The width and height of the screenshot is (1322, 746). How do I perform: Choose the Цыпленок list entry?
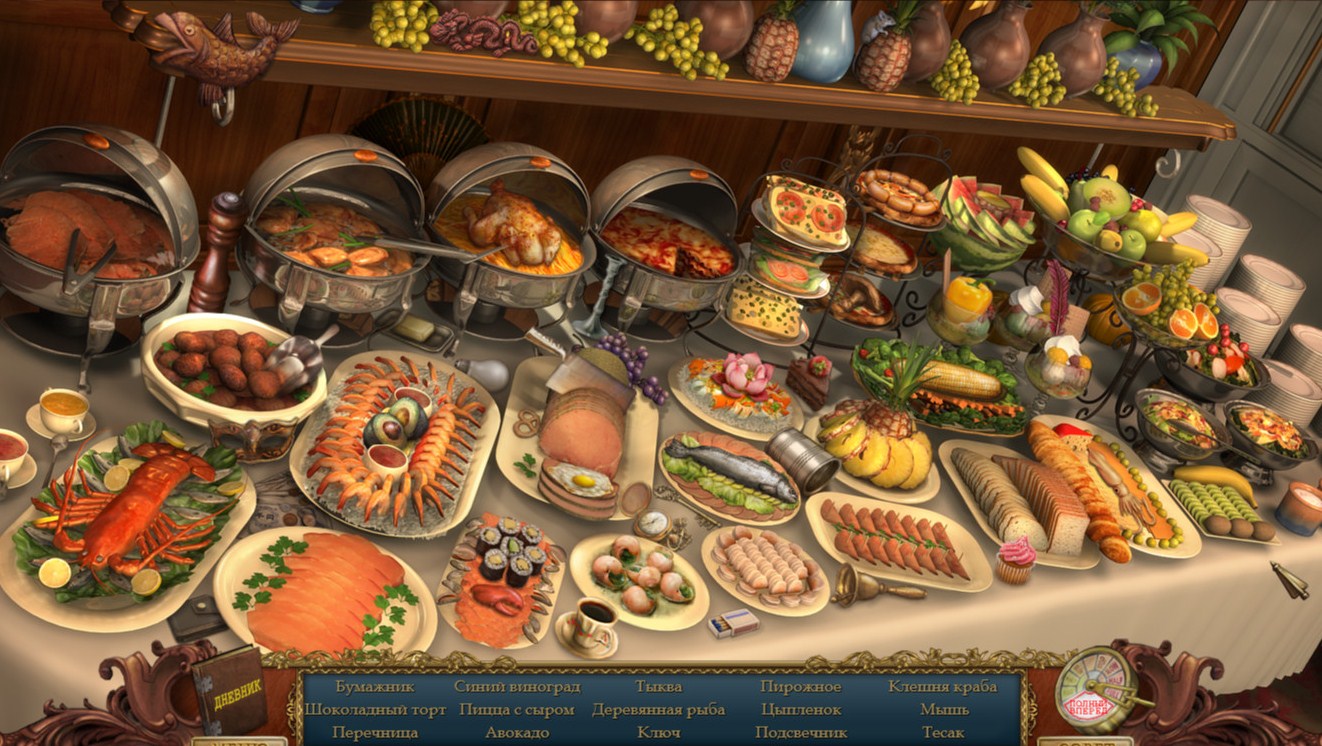[800, 710]
